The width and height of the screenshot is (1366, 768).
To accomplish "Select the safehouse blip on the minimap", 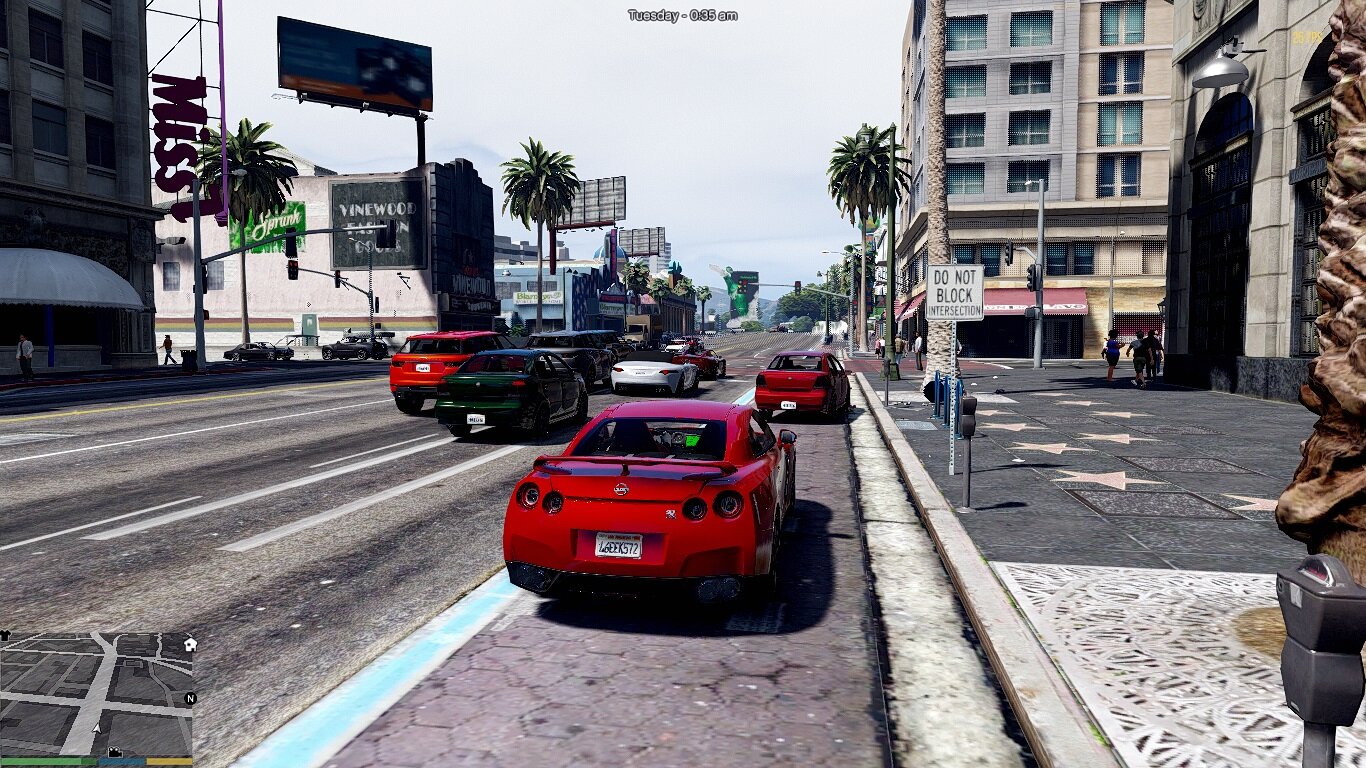I will pyautogui.click(x=190, y=645).
